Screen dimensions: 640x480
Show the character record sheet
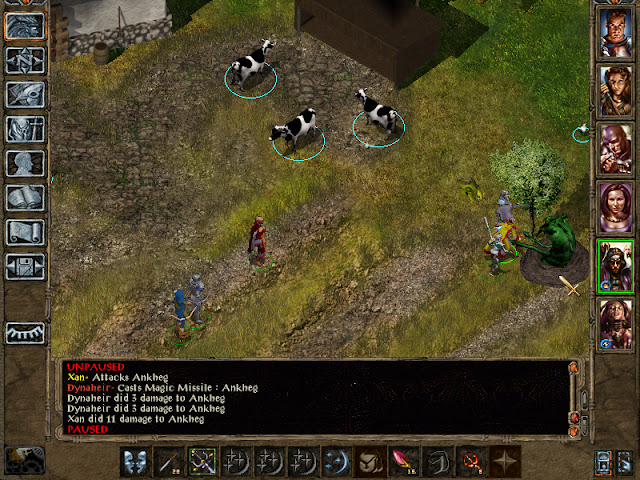pos(26,164)
